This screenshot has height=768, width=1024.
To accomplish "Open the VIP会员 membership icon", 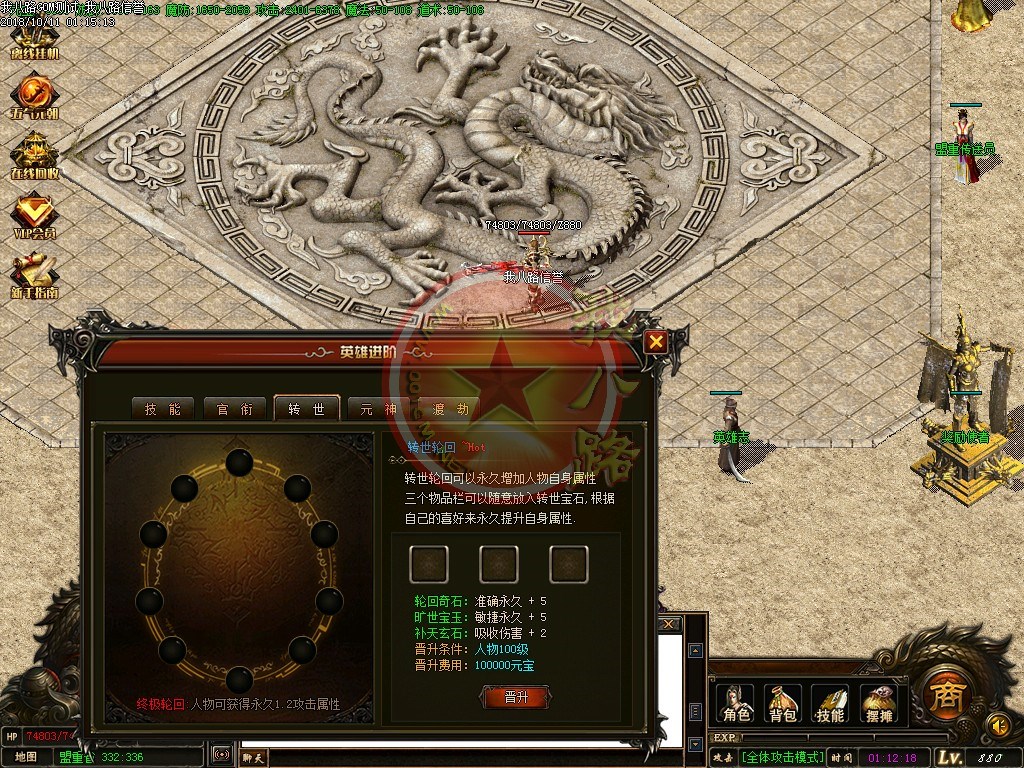I will point(34,216).
